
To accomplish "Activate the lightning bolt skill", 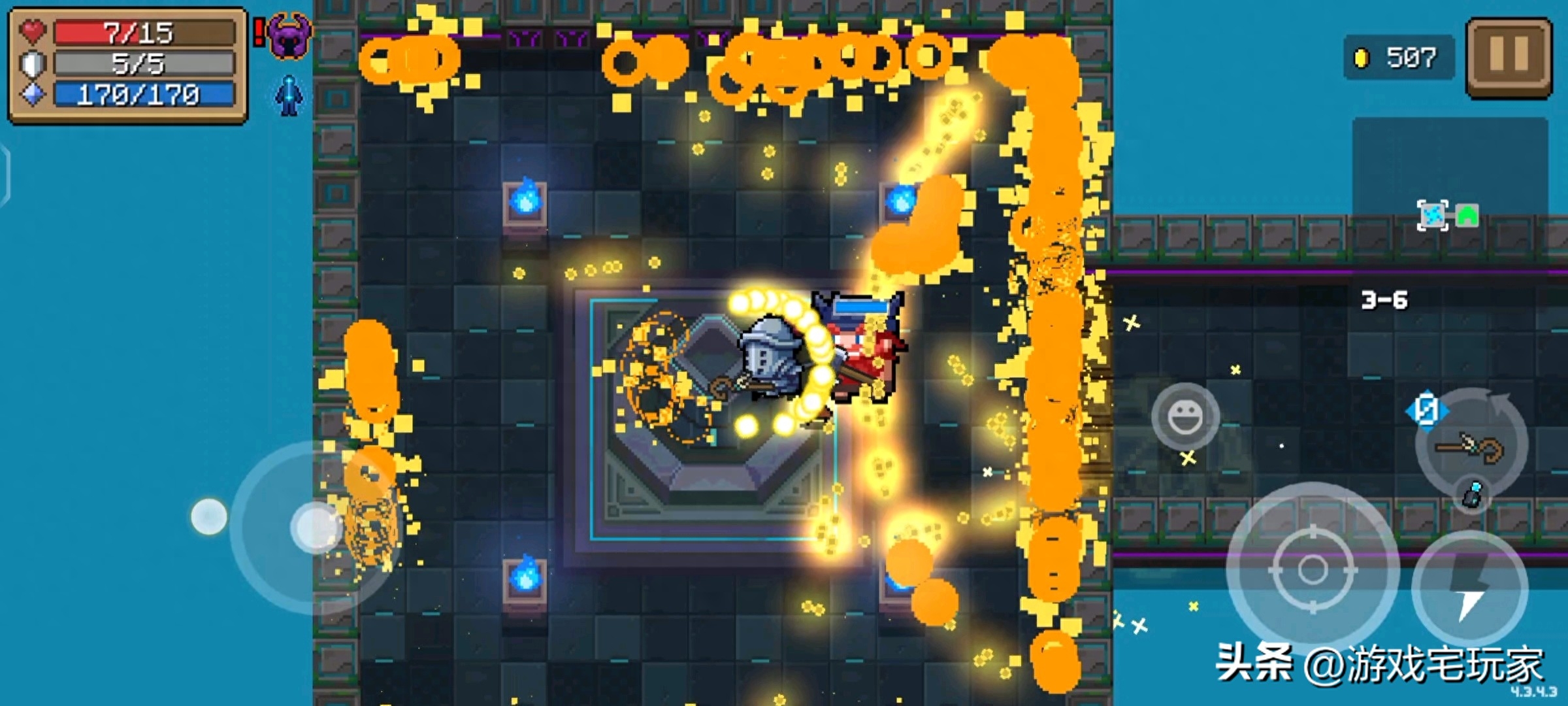I will pyautogui.click(x=1470, y=587).
